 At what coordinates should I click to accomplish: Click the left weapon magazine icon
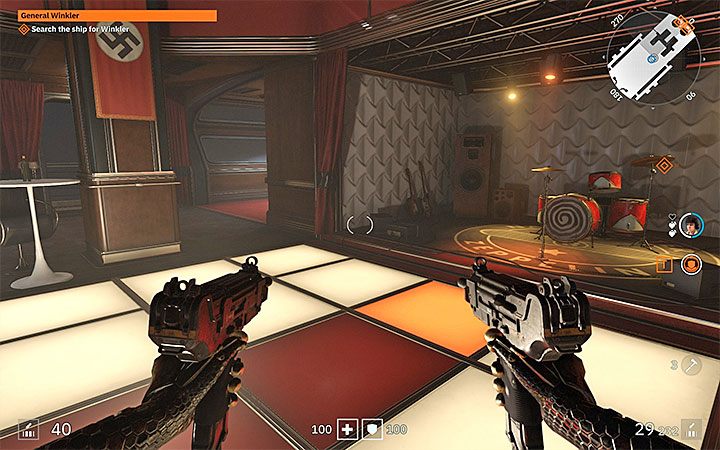pyautogui.click(x=28, y=430)
